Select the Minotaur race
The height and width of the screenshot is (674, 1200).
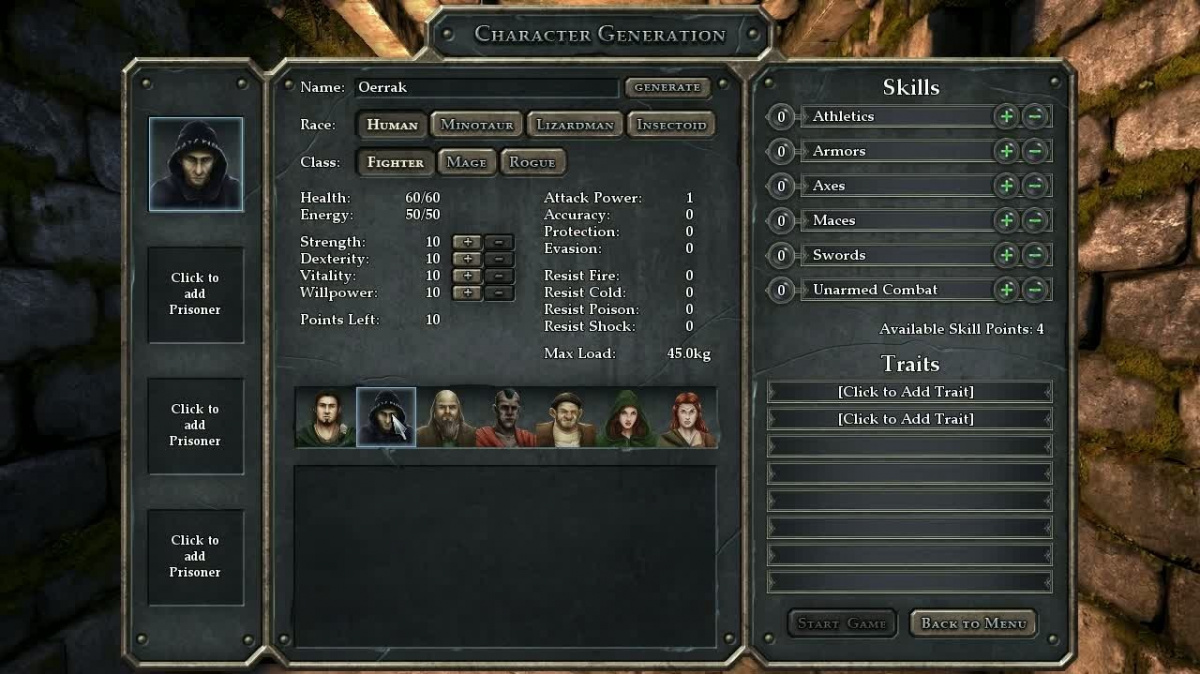pyautogui.click(x=476, y=125)
